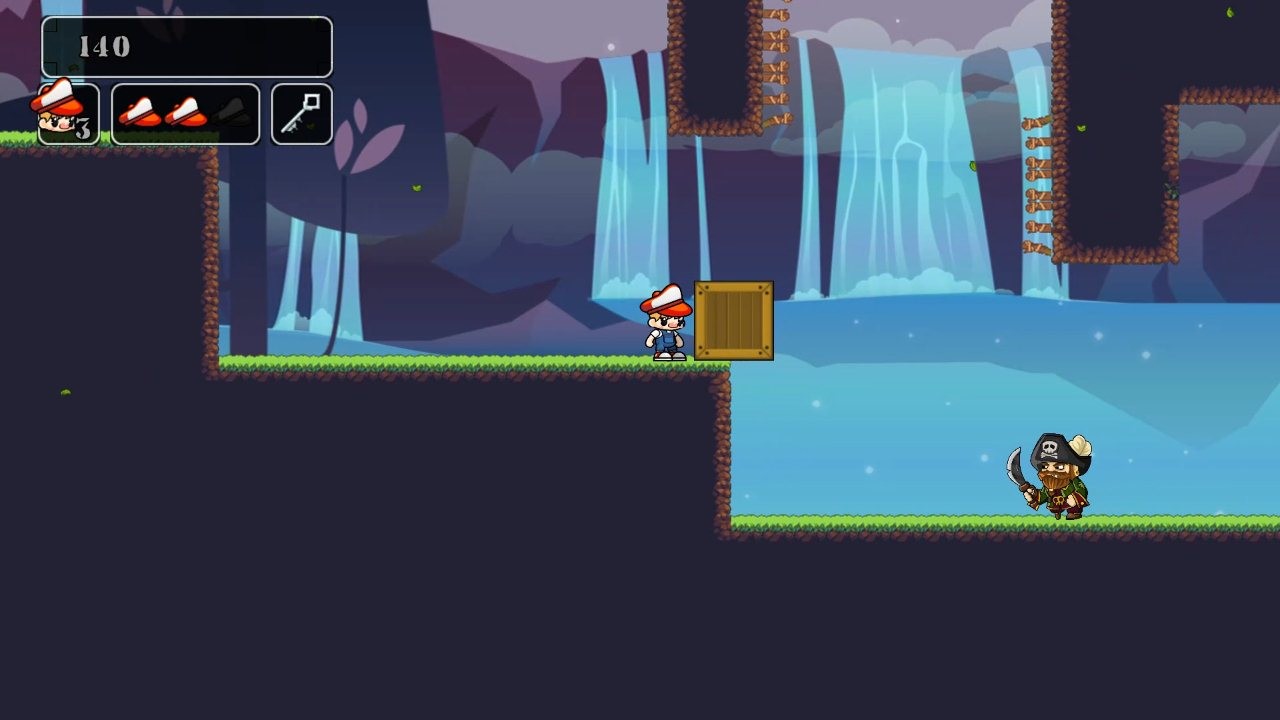Screen dimensions: 1280x720
Task: Toggle the key inventory slot
Action: pos(301,112)
